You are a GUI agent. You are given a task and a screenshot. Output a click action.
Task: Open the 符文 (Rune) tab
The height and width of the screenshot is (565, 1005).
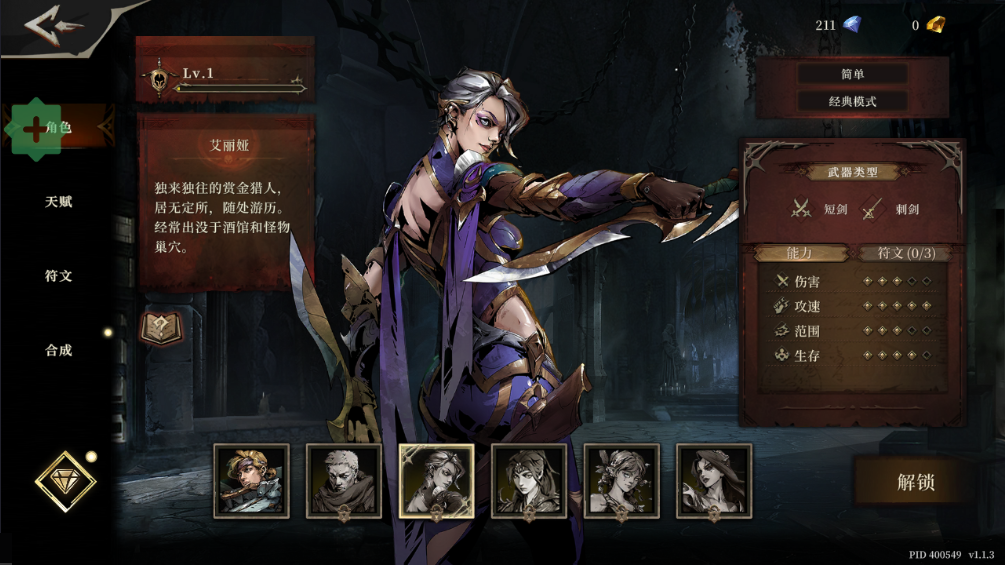(x=59, y=276)
